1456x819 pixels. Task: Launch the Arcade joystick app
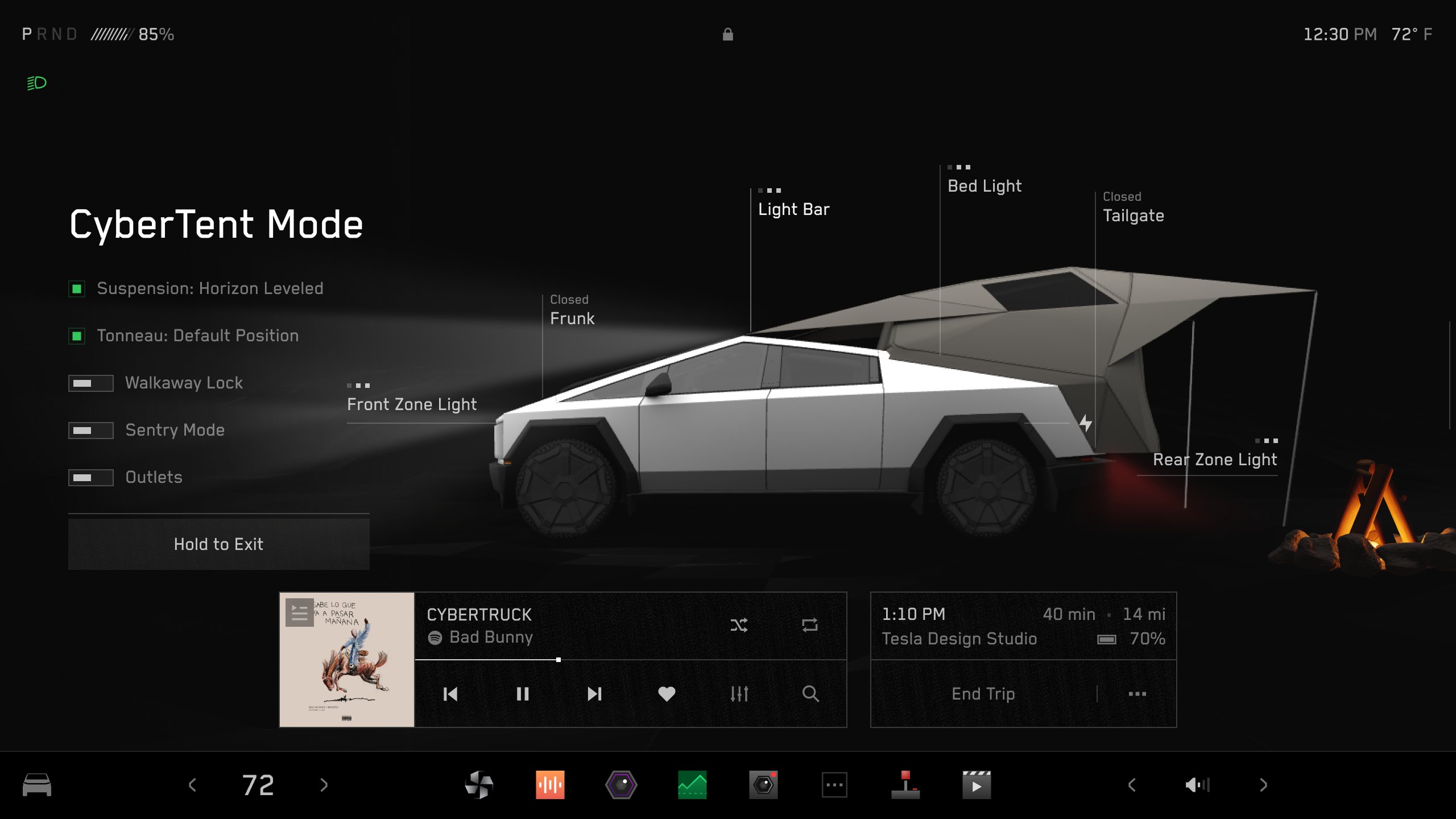click(x=904, y=784)
